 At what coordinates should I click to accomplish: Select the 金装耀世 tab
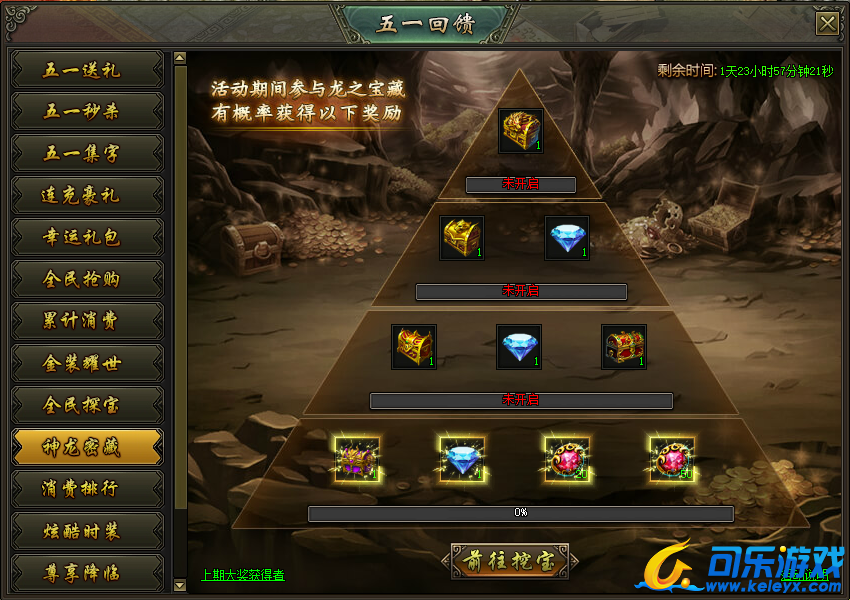click(87, 363)
